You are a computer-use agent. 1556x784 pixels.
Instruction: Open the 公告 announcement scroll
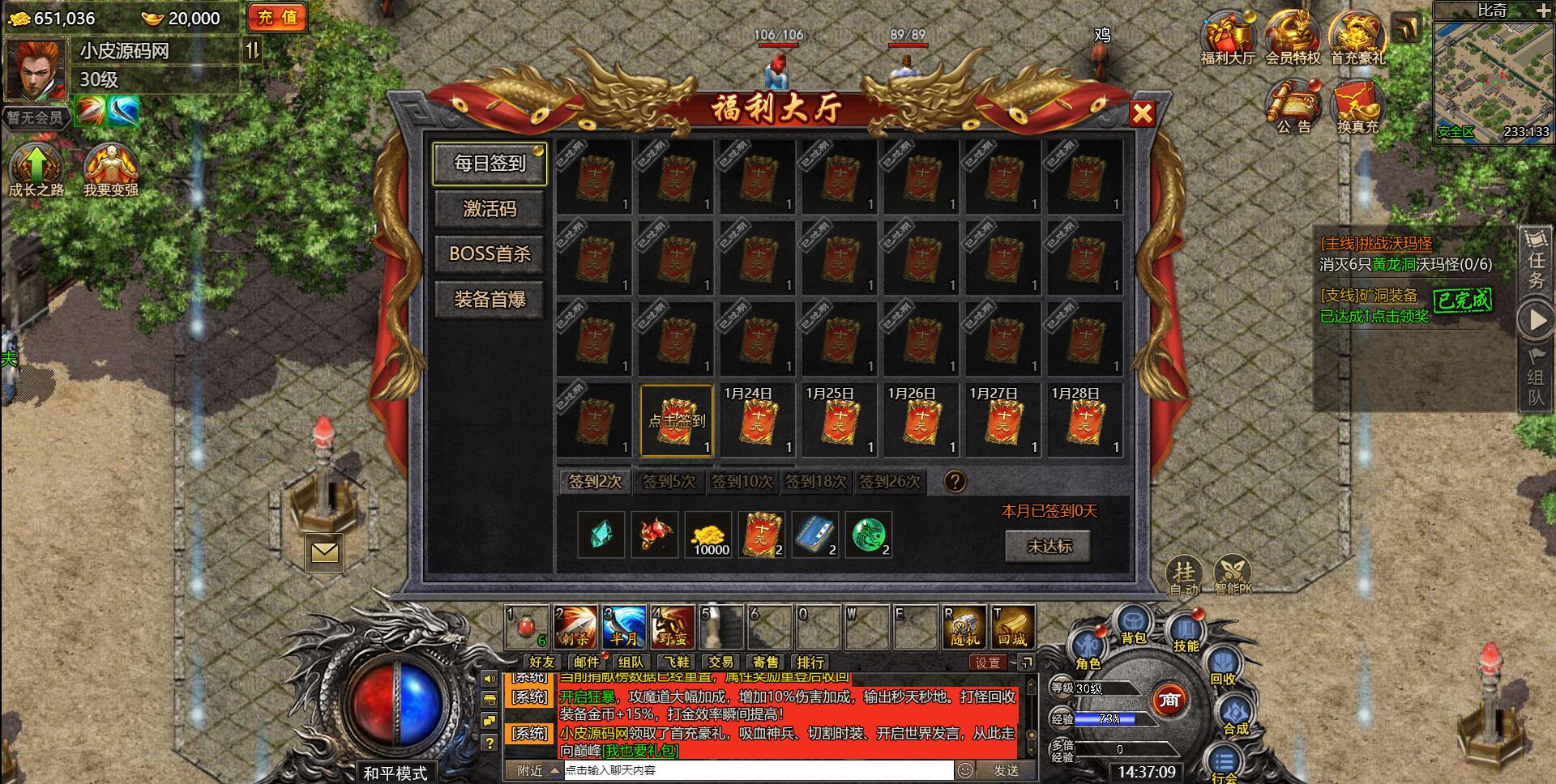(1293, 107)
